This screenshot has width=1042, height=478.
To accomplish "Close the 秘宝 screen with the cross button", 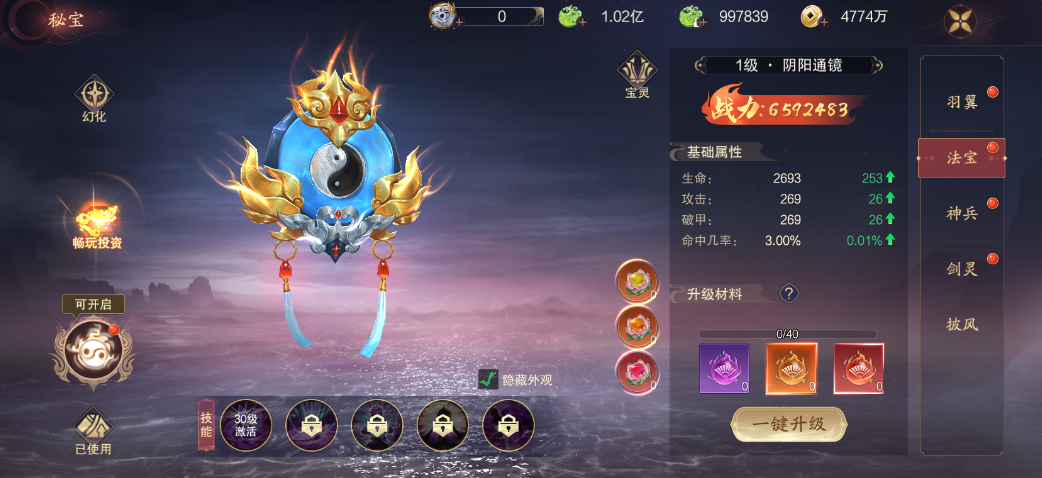I will (x=960, y=21).
